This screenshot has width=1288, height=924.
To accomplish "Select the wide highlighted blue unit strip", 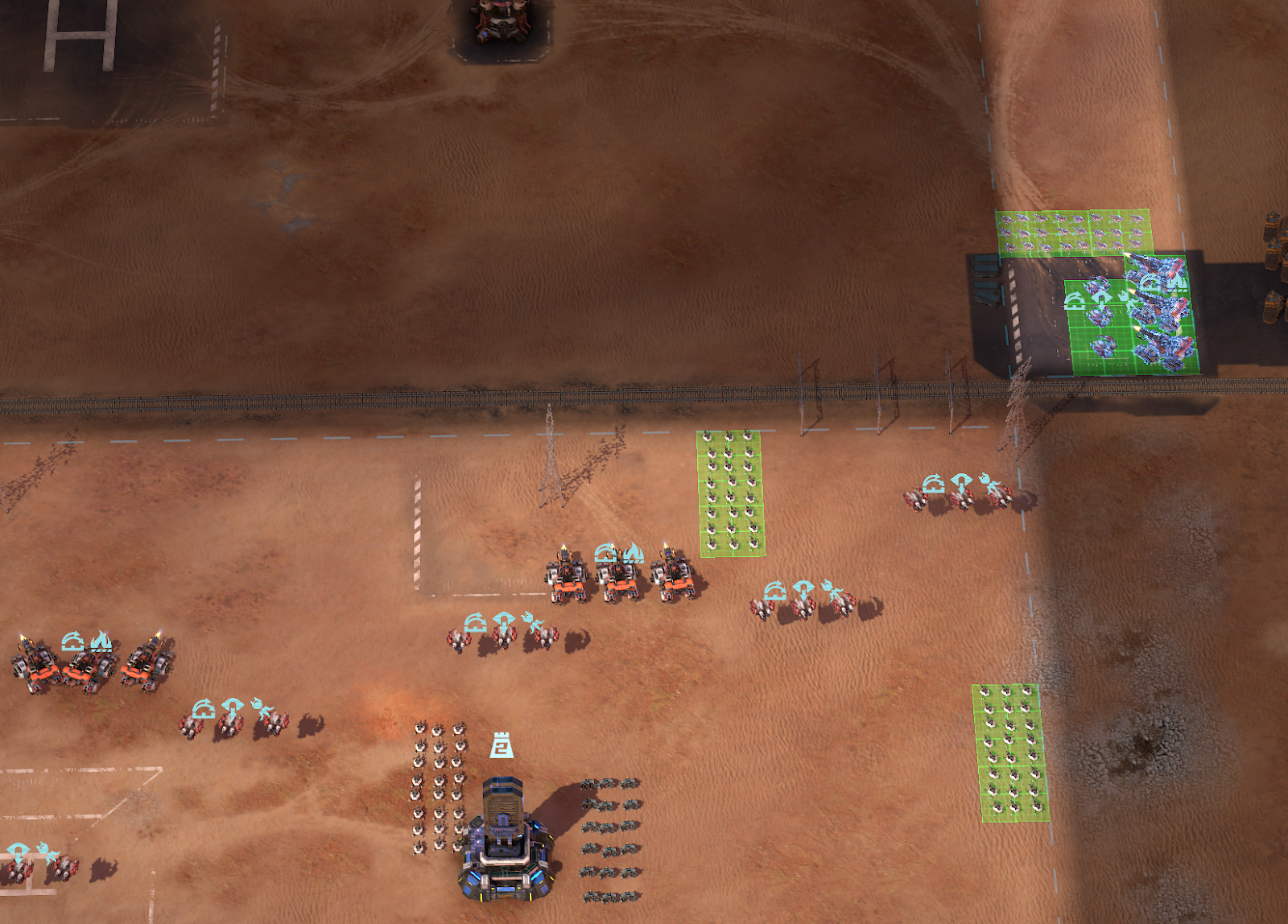I will (x=1074, y=233).
